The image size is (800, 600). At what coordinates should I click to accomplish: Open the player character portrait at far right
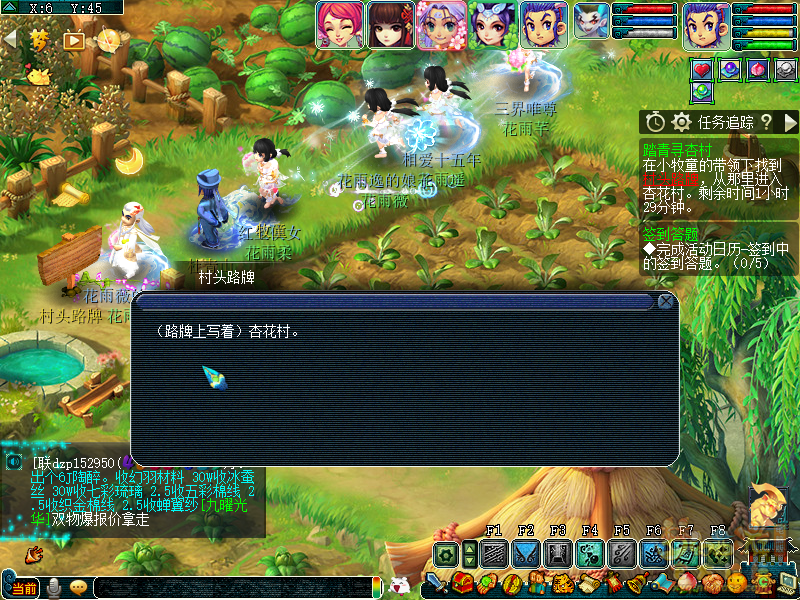[x=706, y=24]
